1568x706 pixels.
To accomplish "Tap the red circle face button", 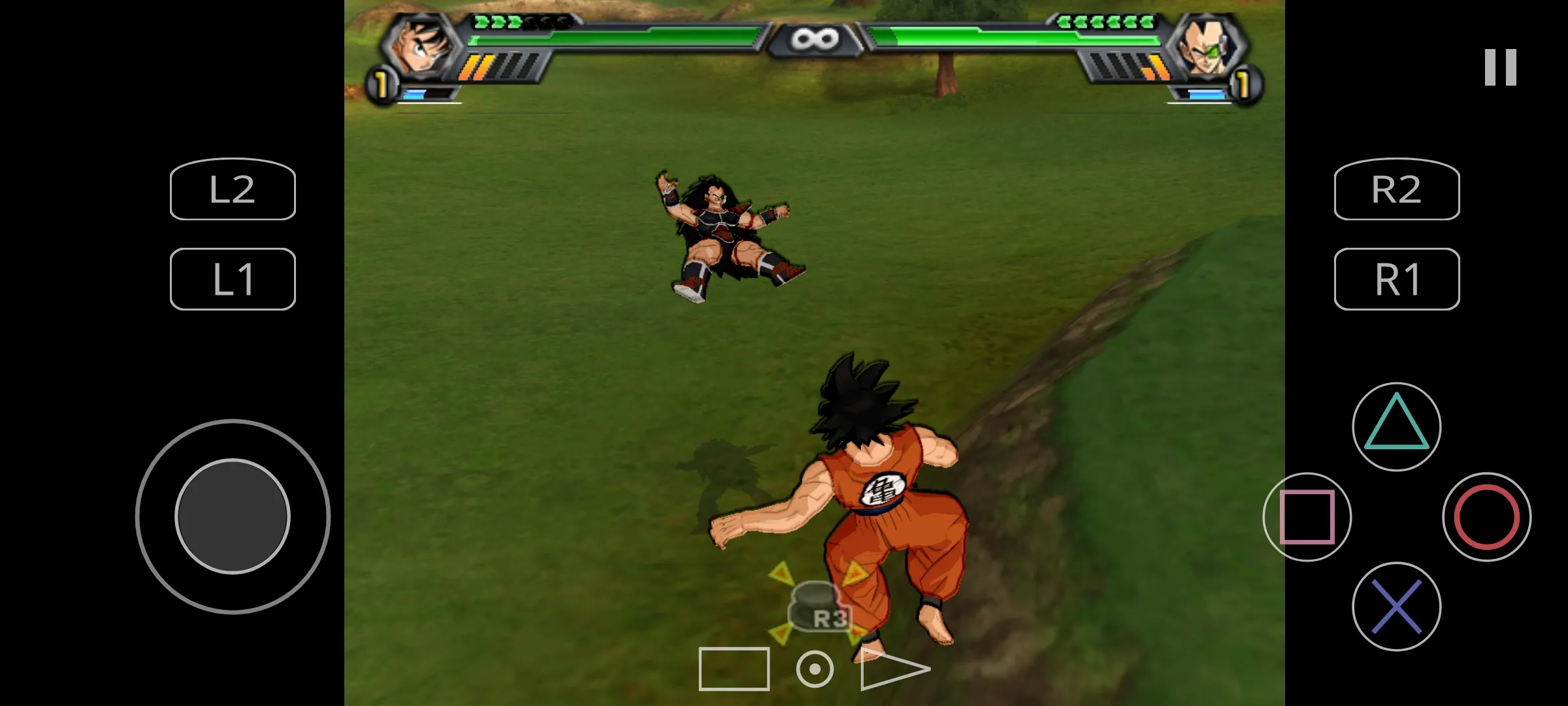I will 1486,516.
